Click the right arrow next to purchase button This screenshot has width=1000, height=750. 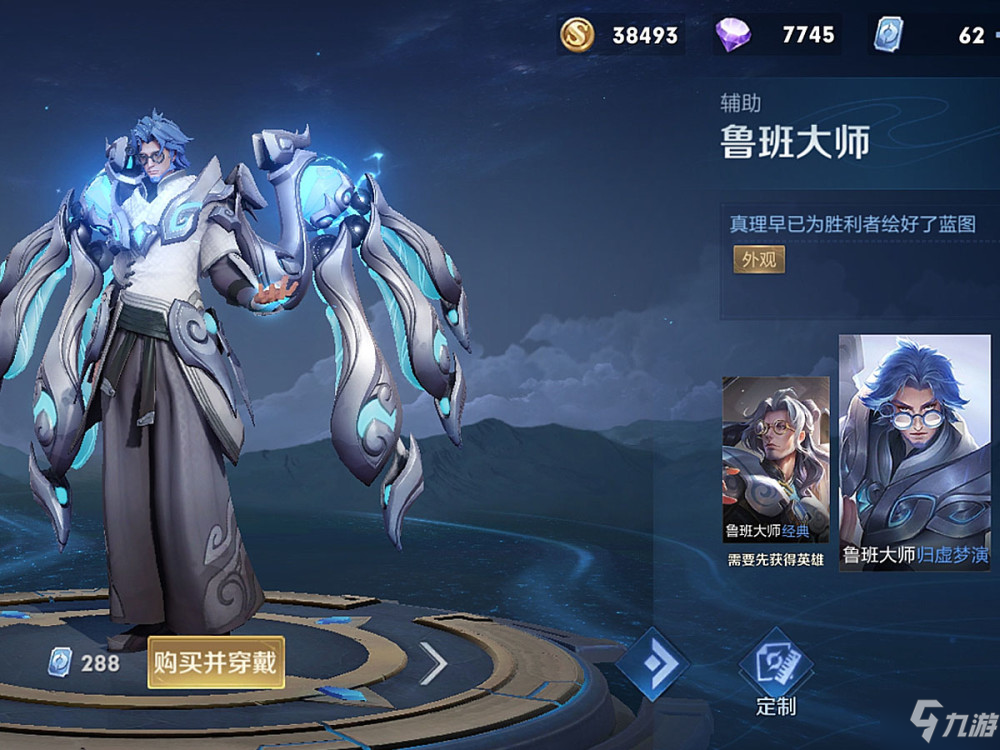coord(432,663)
